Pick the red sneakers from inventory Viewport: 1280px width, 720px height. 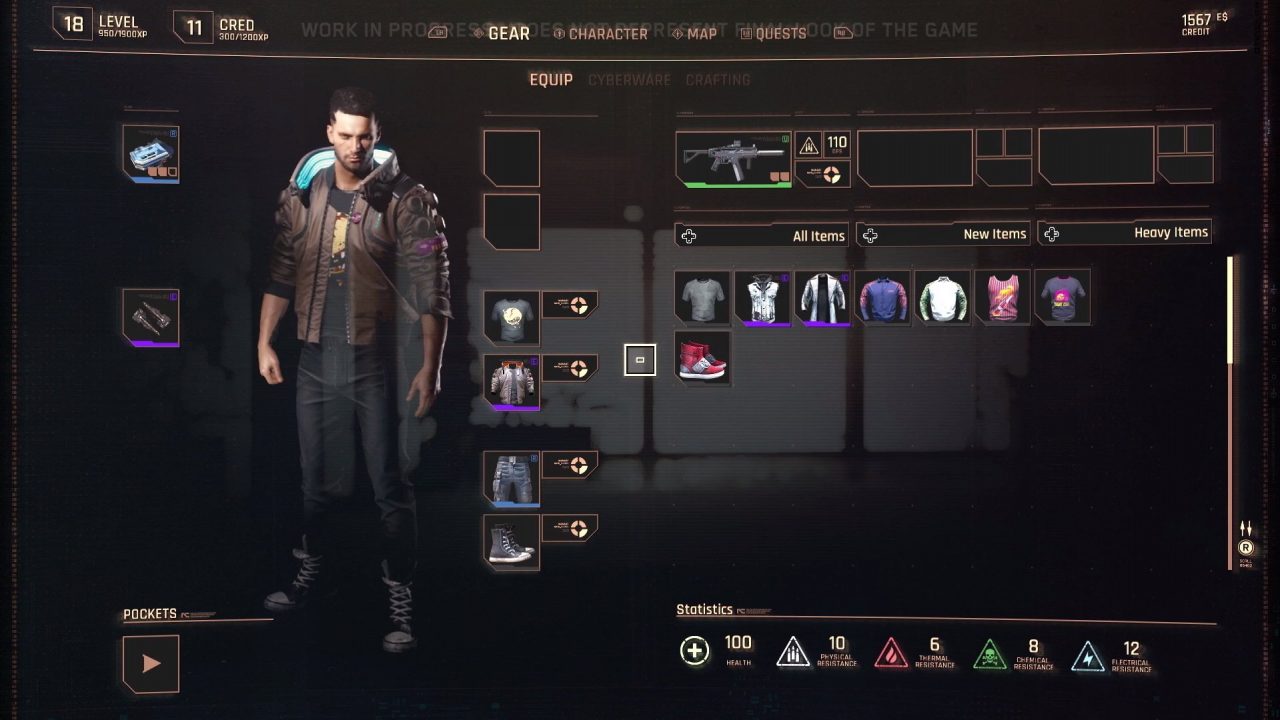click(x=702, y=358)
